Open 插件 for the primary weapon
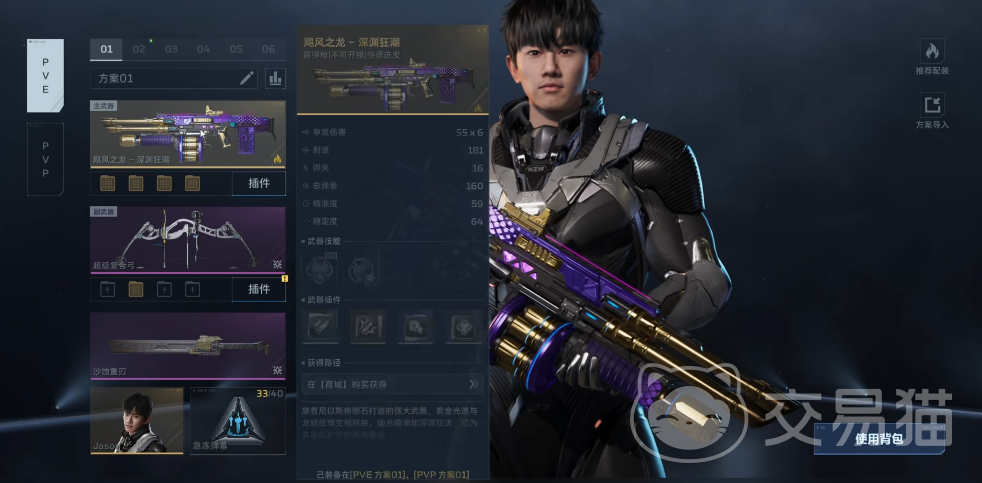The width and height of the screenshot is (982, 483). (x=258, y=183)
